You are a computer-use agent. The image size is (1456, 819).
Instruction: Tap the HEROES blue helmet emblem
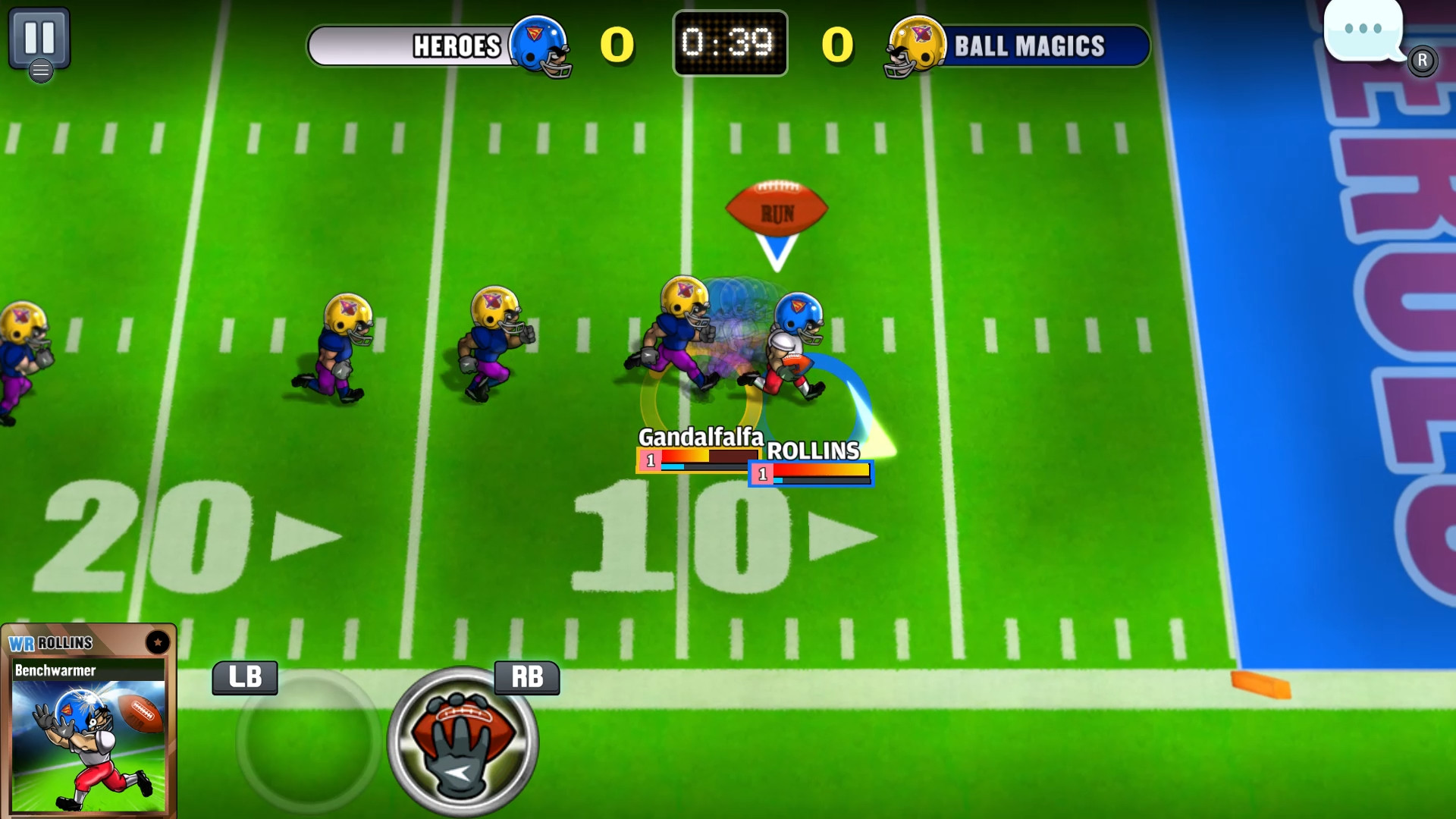(x=541, y=47)
